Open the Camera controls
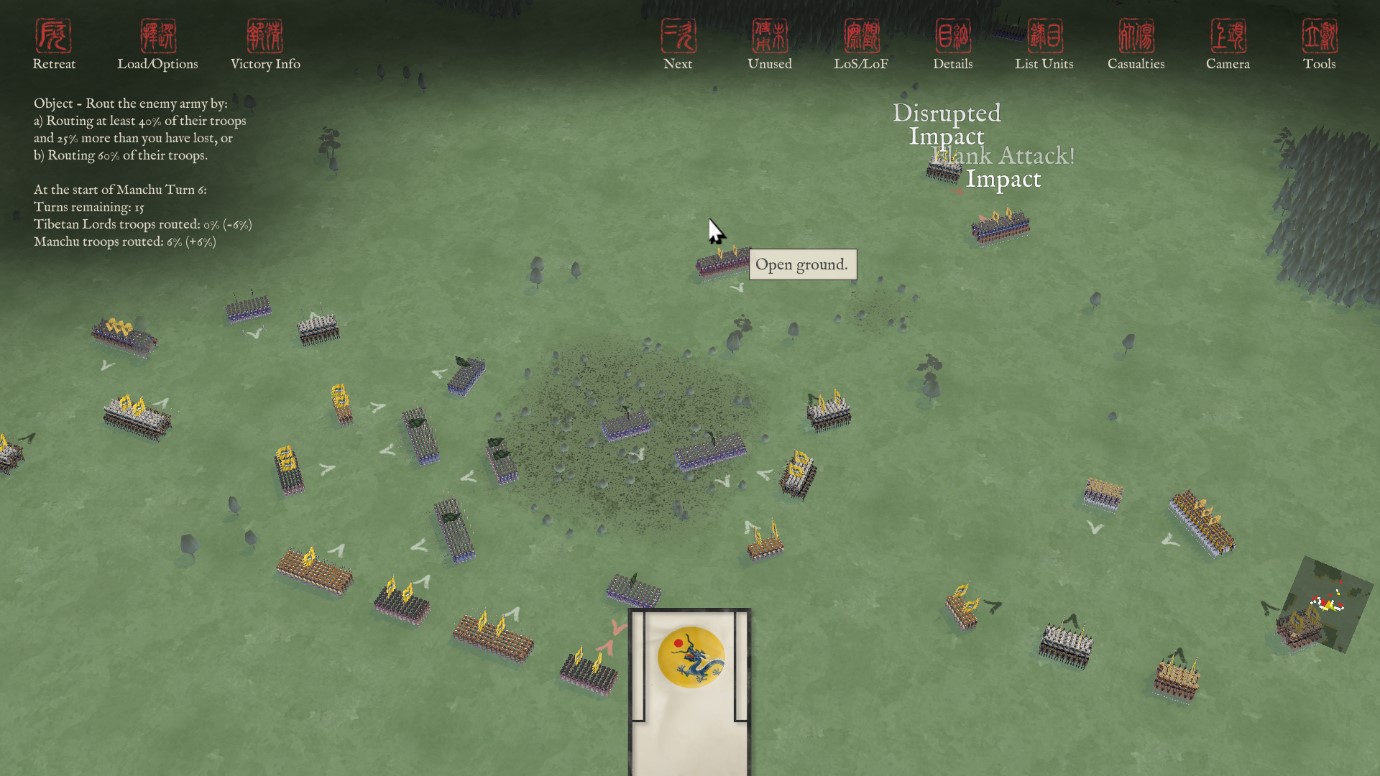The width and height of the screenshot is (1380, 776). coord(1228,45)
